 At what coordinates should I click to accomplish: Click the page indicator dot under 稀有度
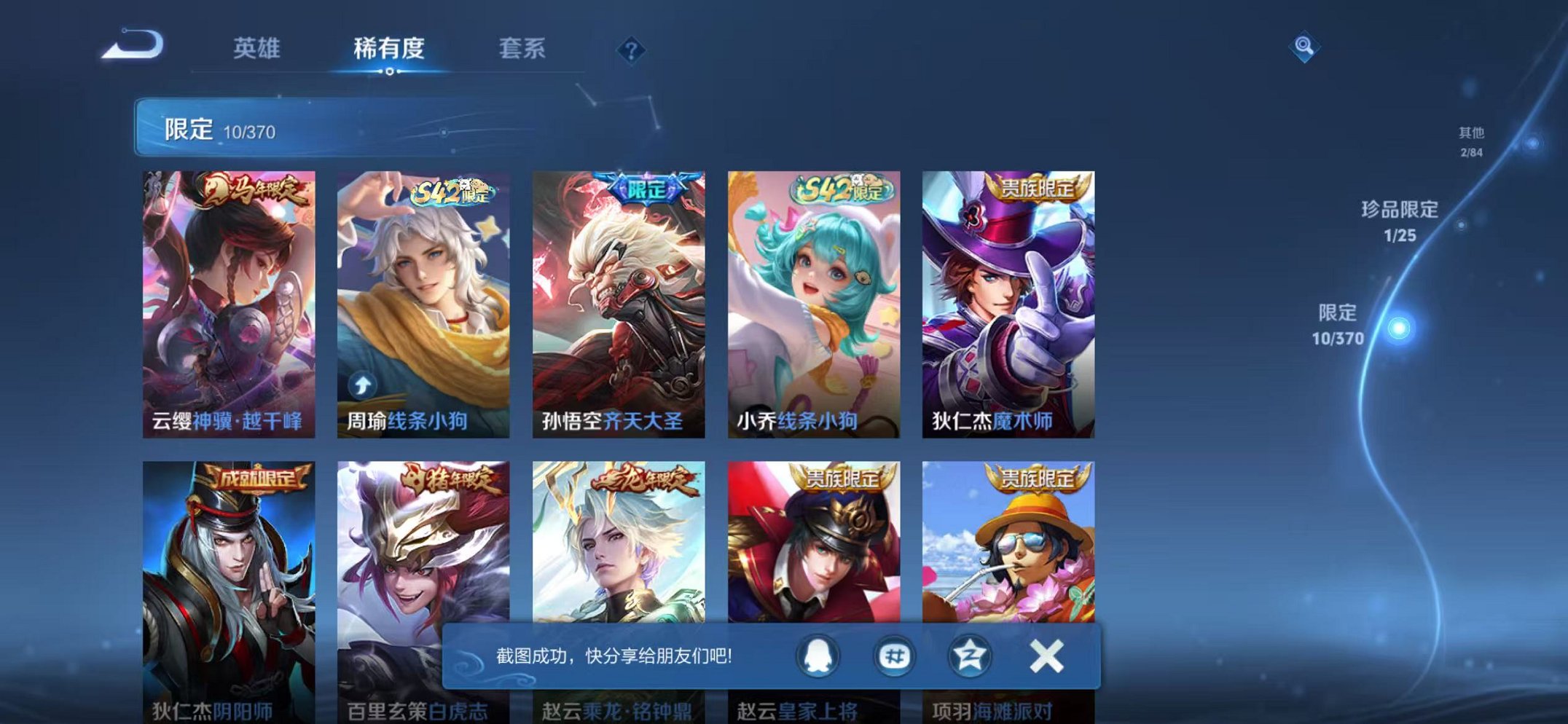click(391, 71)
